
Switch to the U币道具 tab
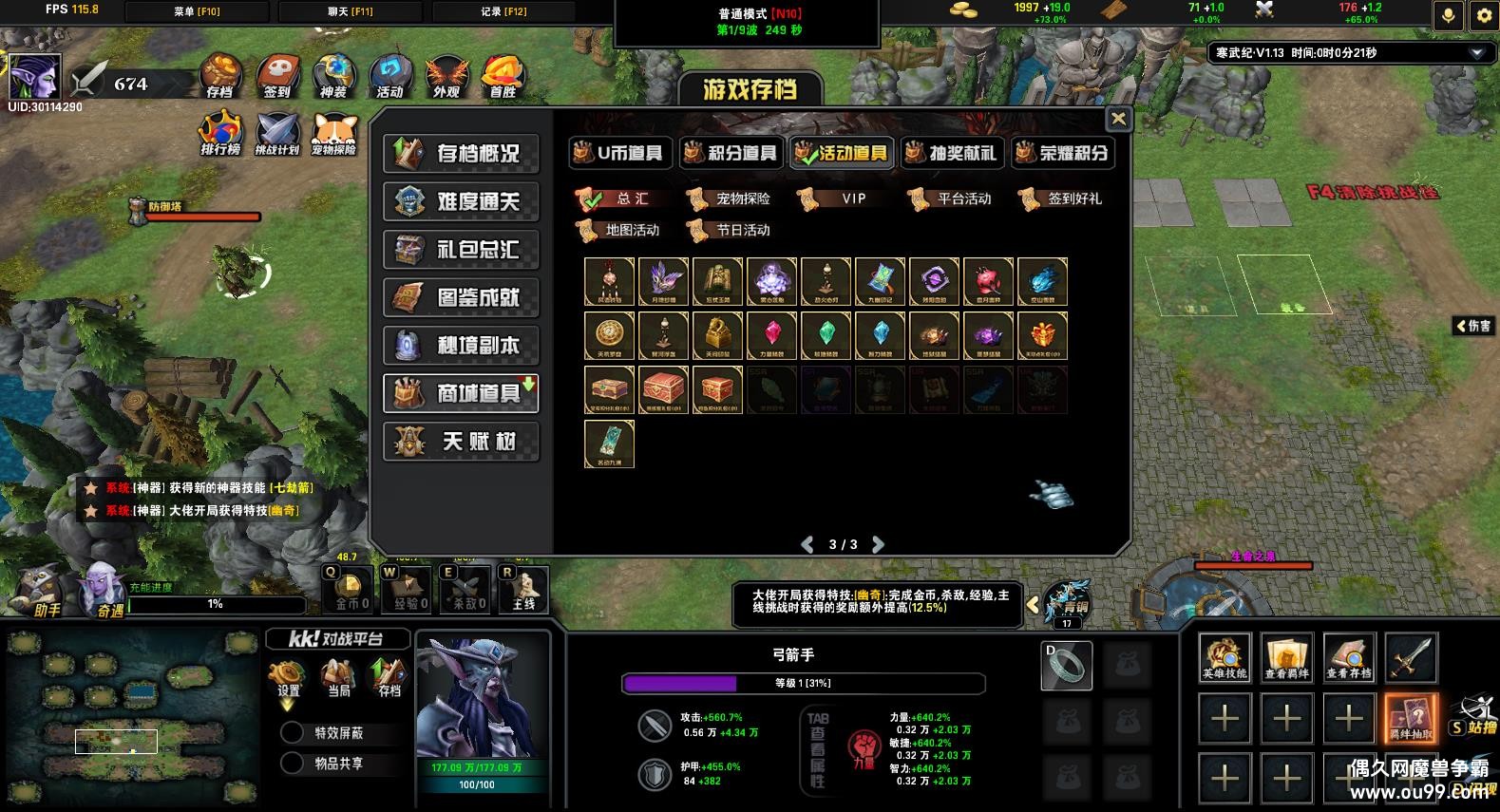(621, 153)
